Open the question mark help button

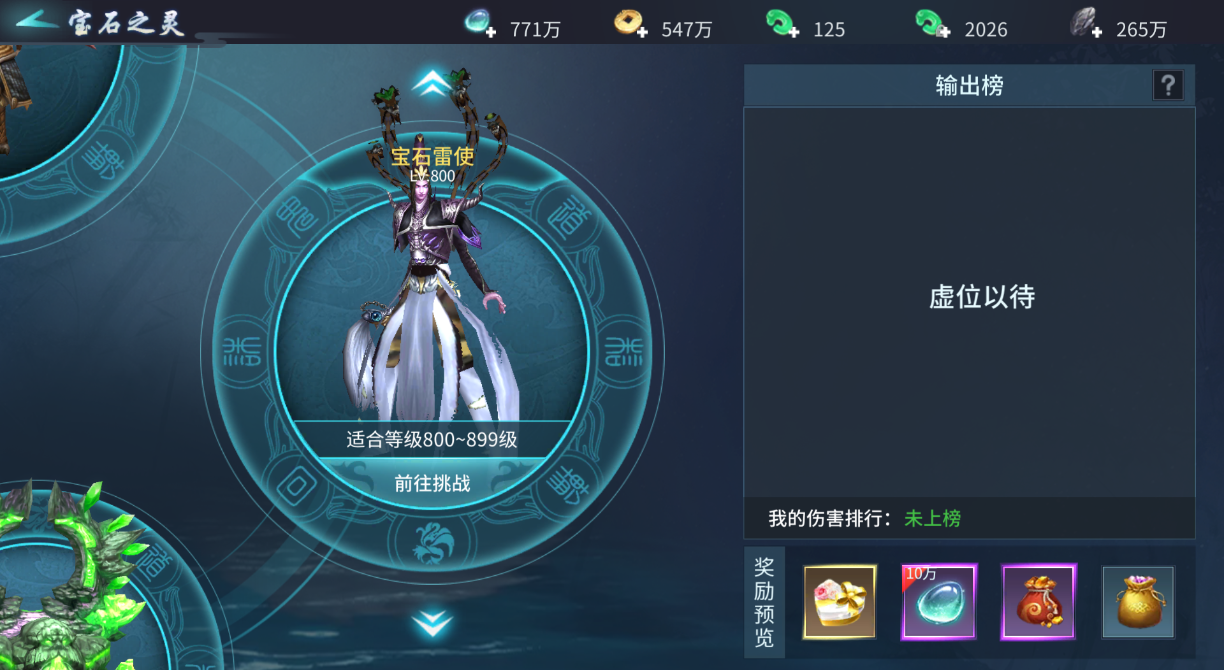[x=1168, y=86]
